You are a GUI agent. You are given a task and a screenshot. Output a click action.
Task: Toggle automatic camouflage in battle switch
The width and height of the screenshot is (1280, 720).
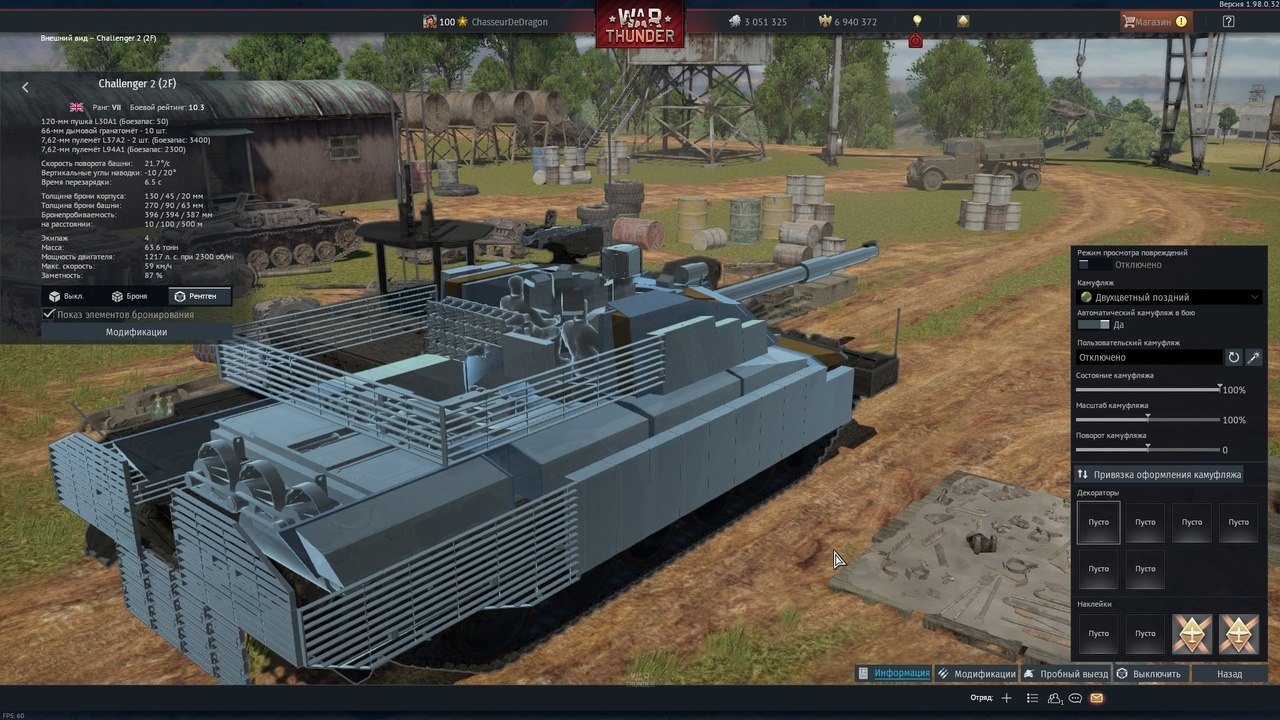[x=1093, y=325]
